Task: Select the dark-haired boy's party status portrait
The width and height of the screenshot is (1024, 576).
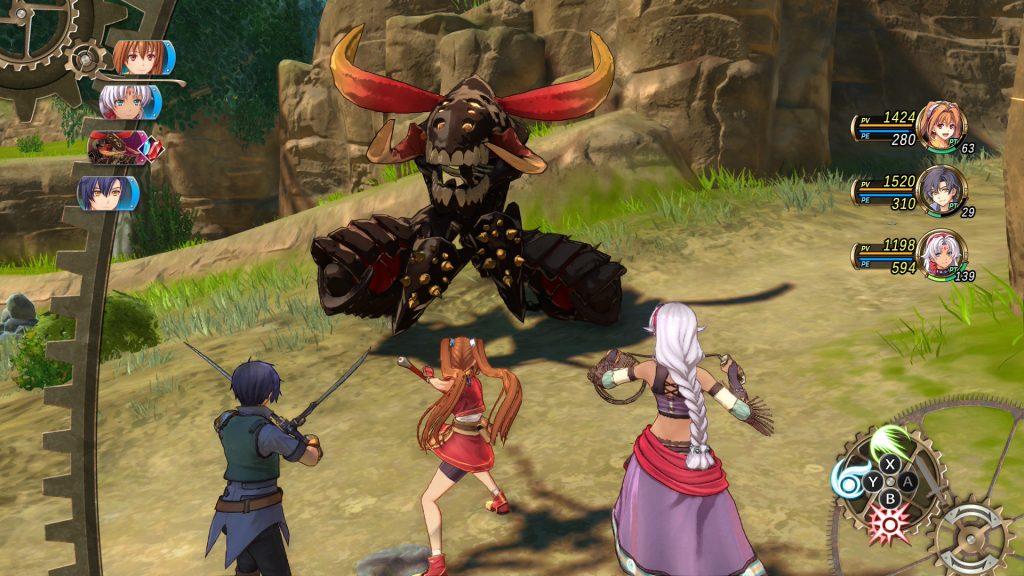Action: [x=939, y=190]
